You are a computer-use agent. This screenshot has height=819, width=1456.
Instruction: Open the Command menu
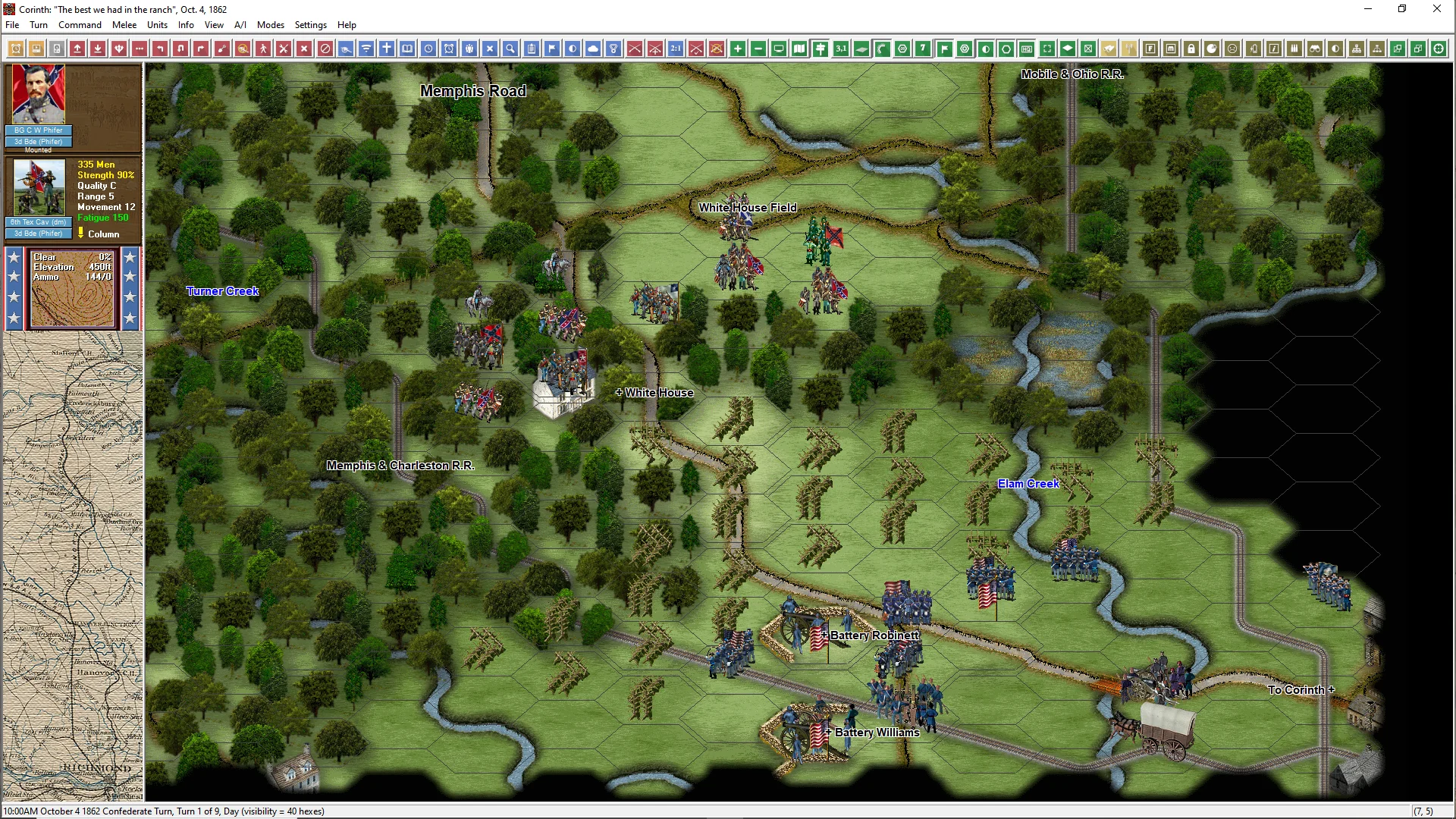80,25
